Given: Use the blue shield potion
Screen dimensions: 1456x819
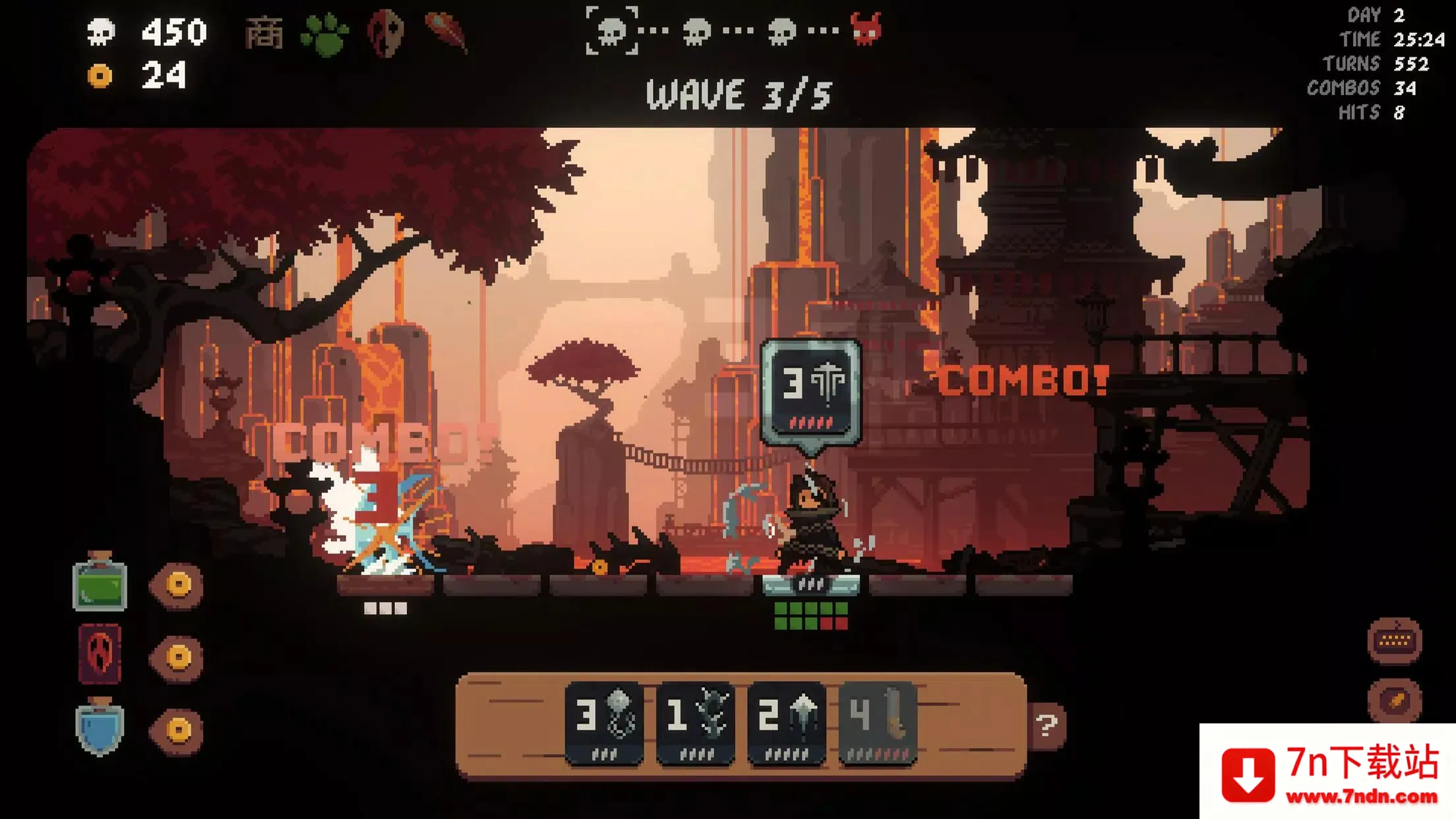Looking at the screenshot, I should 100,727.
